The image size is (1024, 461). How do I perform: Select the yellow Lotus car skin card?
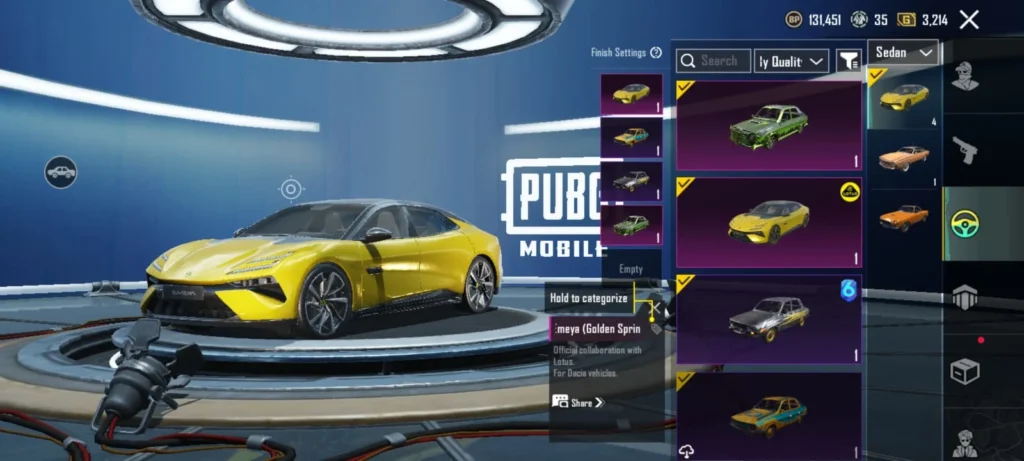pos(768,222)
